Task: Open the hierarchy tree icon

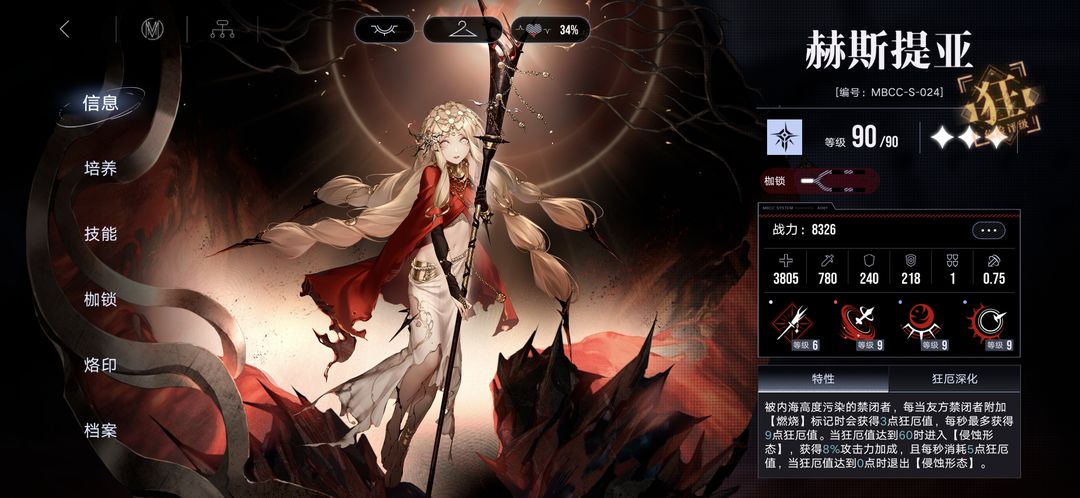Action: [x=222, y=29]
